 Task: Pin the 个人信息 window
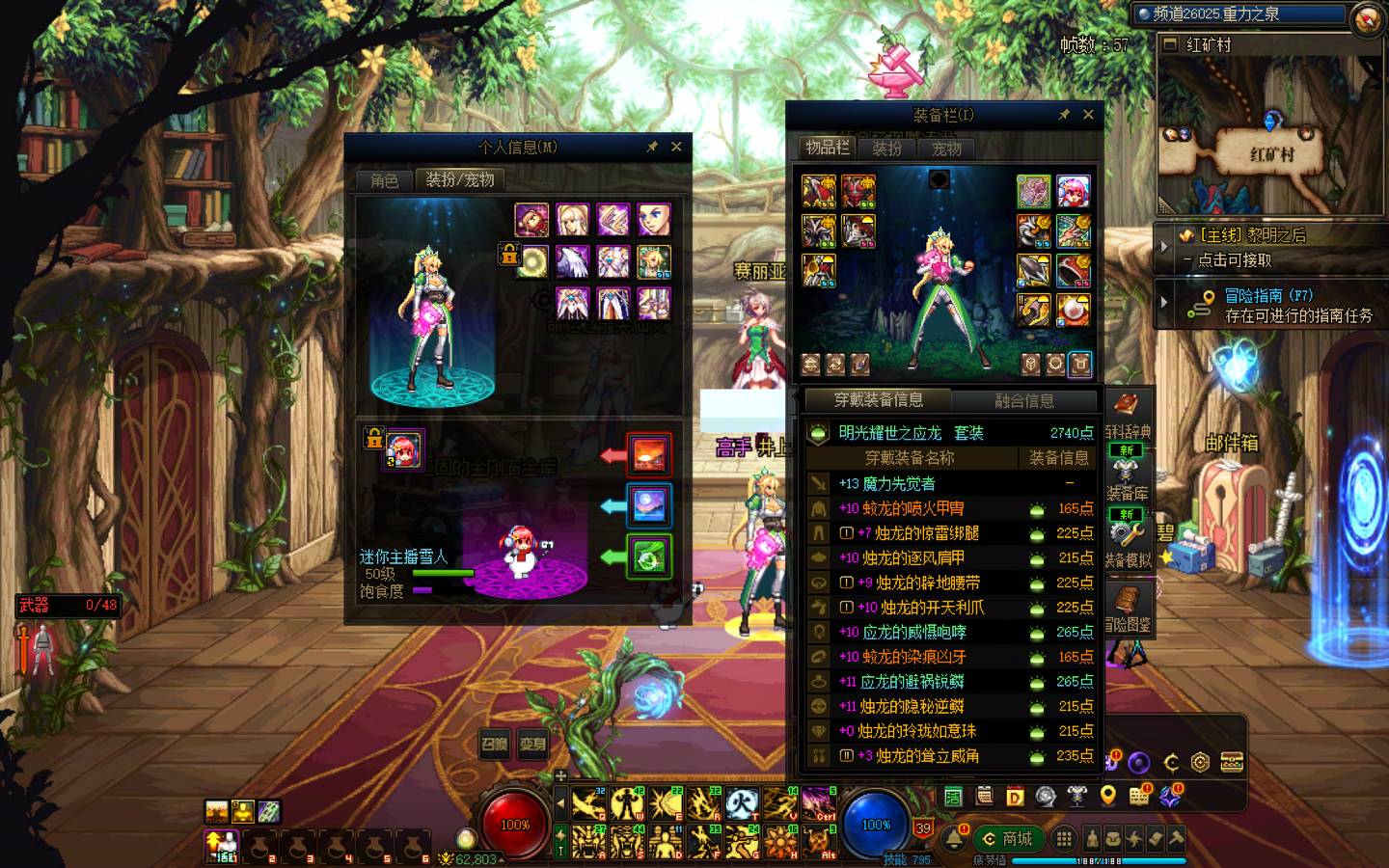pos(652,147)
